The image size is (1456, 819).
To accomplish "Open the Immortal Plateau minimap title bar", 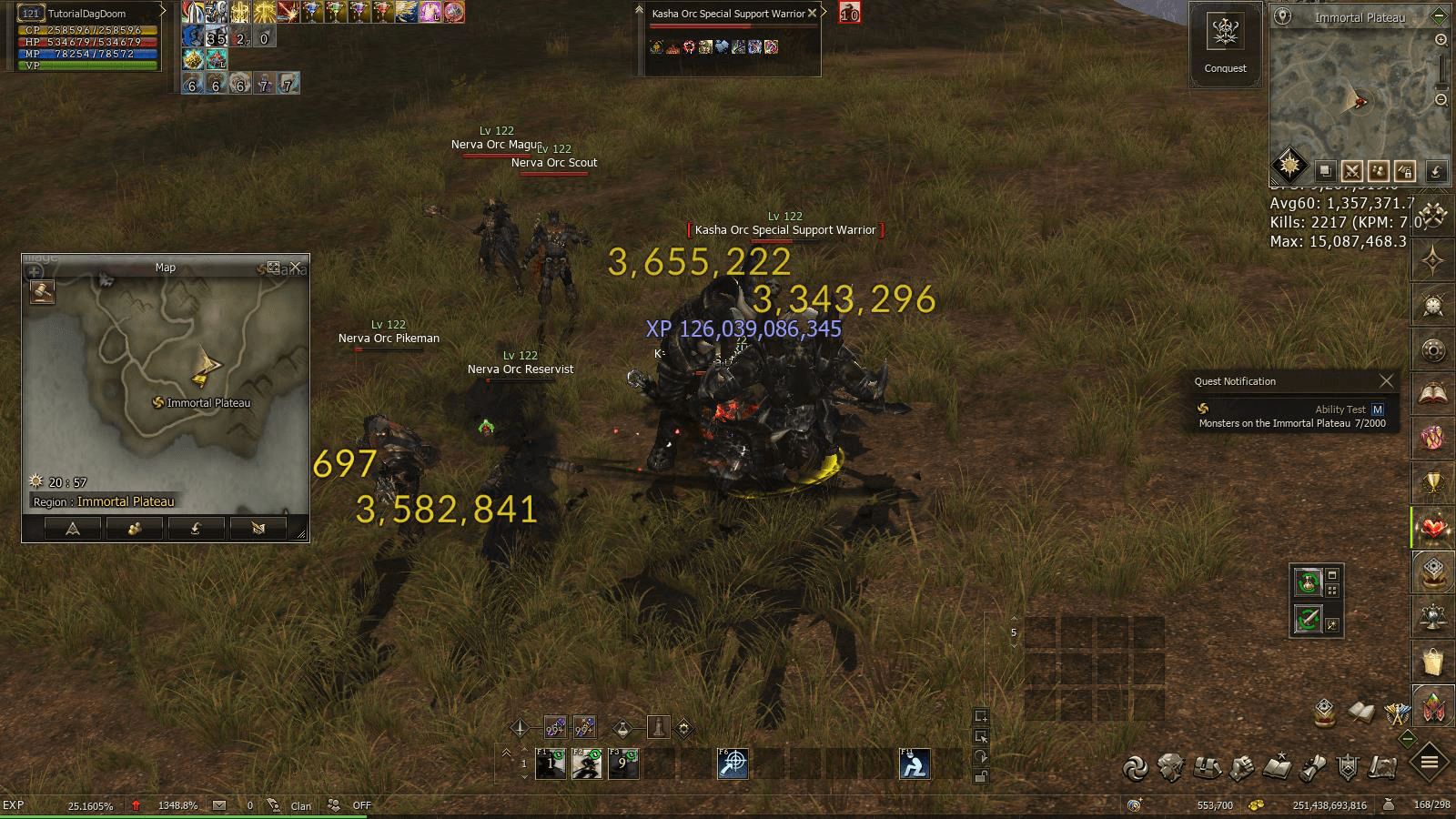I will (x=1360, y=17).
